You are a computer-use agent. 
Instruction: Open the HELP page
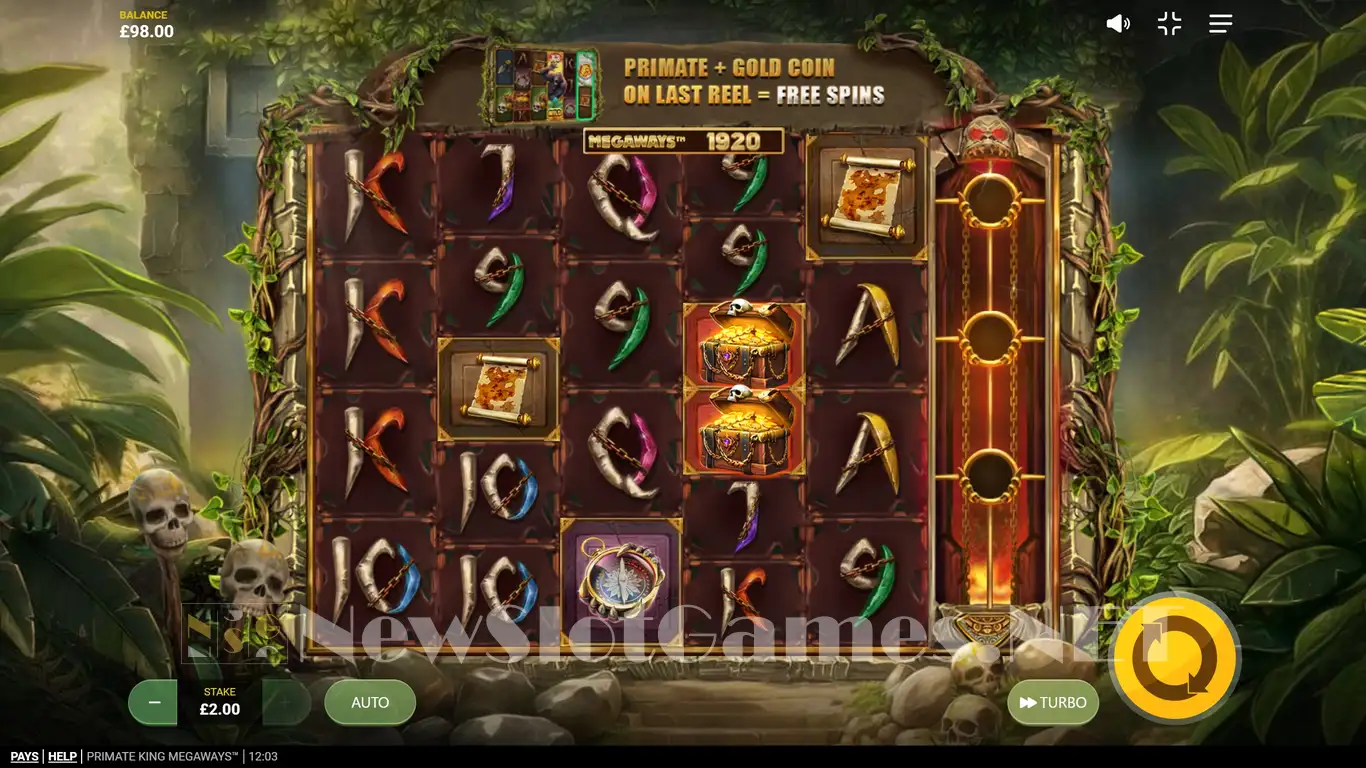62,757
